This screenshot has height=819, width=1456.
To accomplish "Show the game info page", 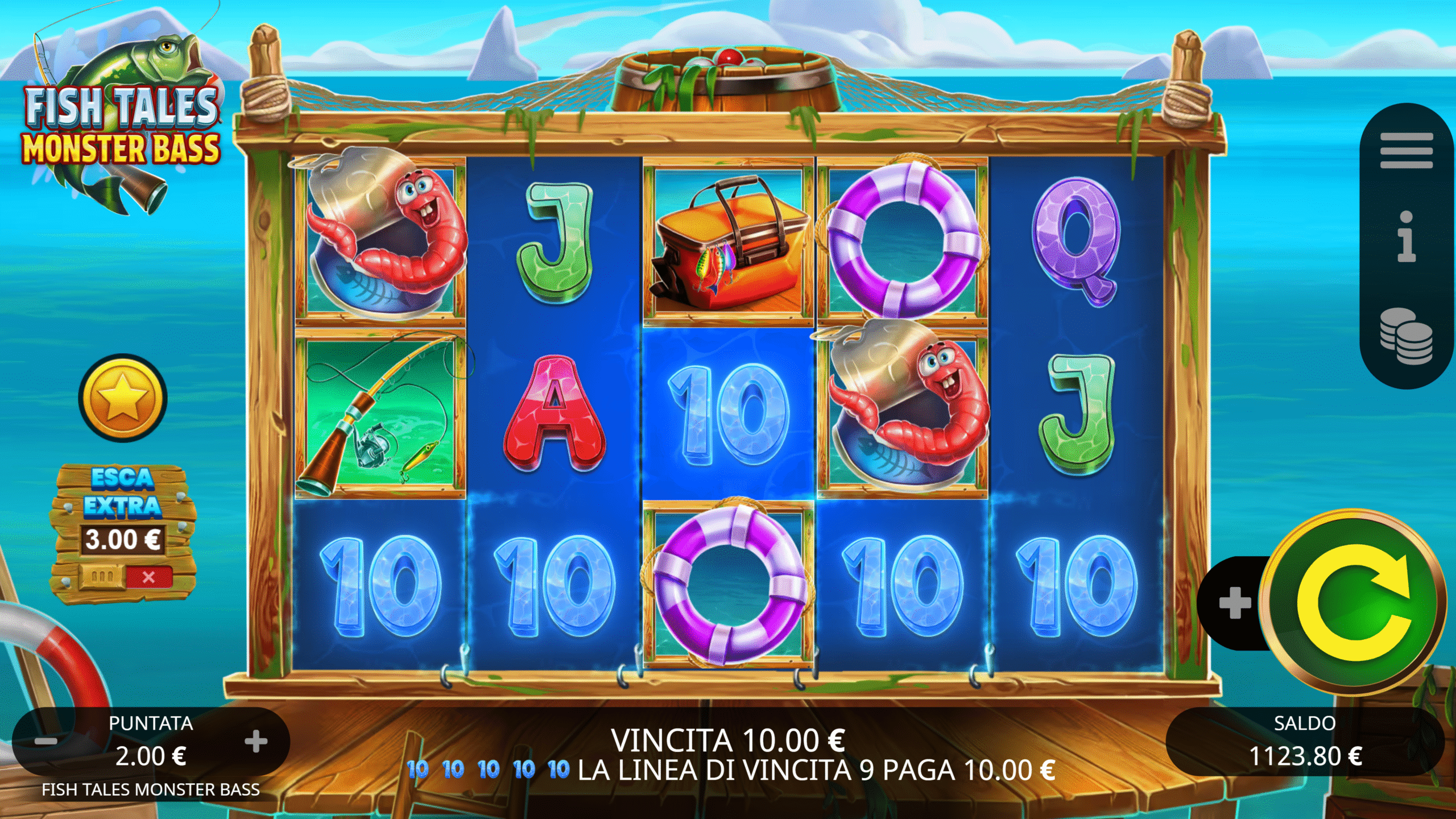I will 1406,236.
